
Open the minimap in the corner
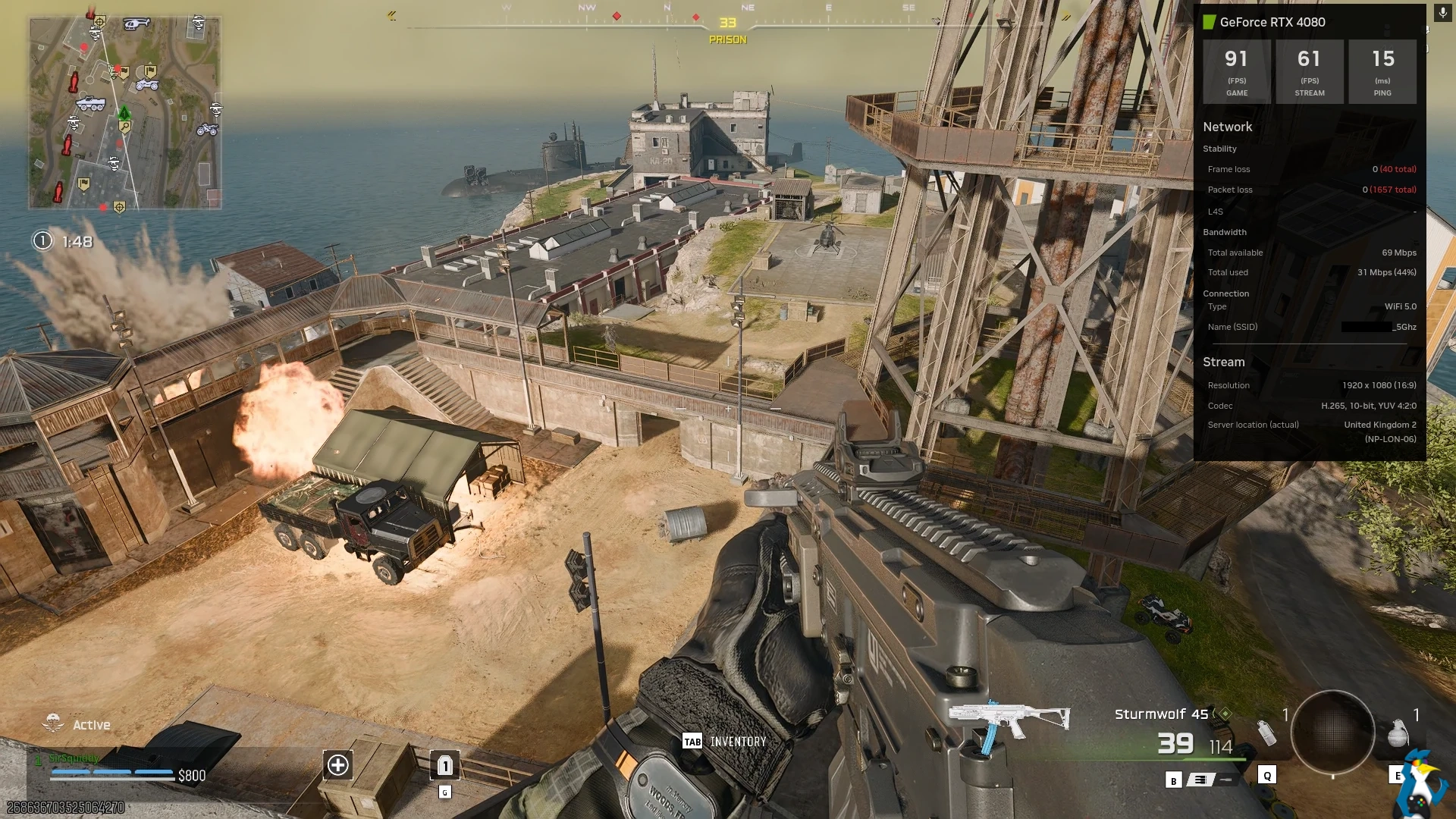[125, 113]
